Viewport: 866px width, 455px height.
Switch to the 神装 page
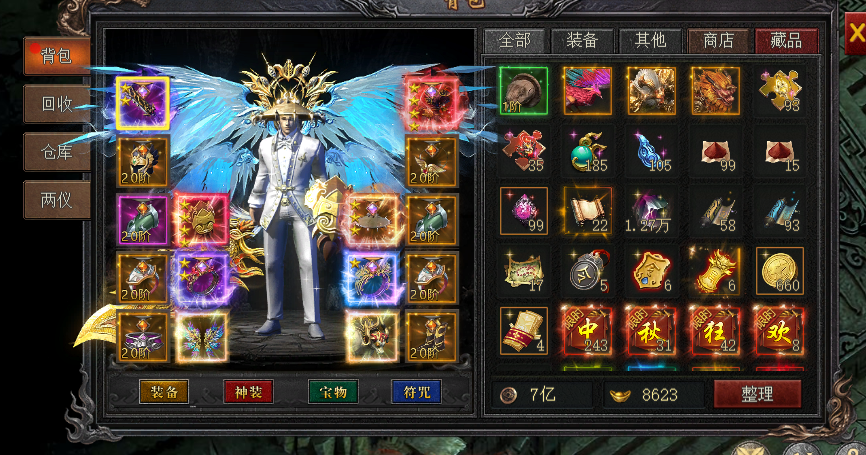click(248, 392)
